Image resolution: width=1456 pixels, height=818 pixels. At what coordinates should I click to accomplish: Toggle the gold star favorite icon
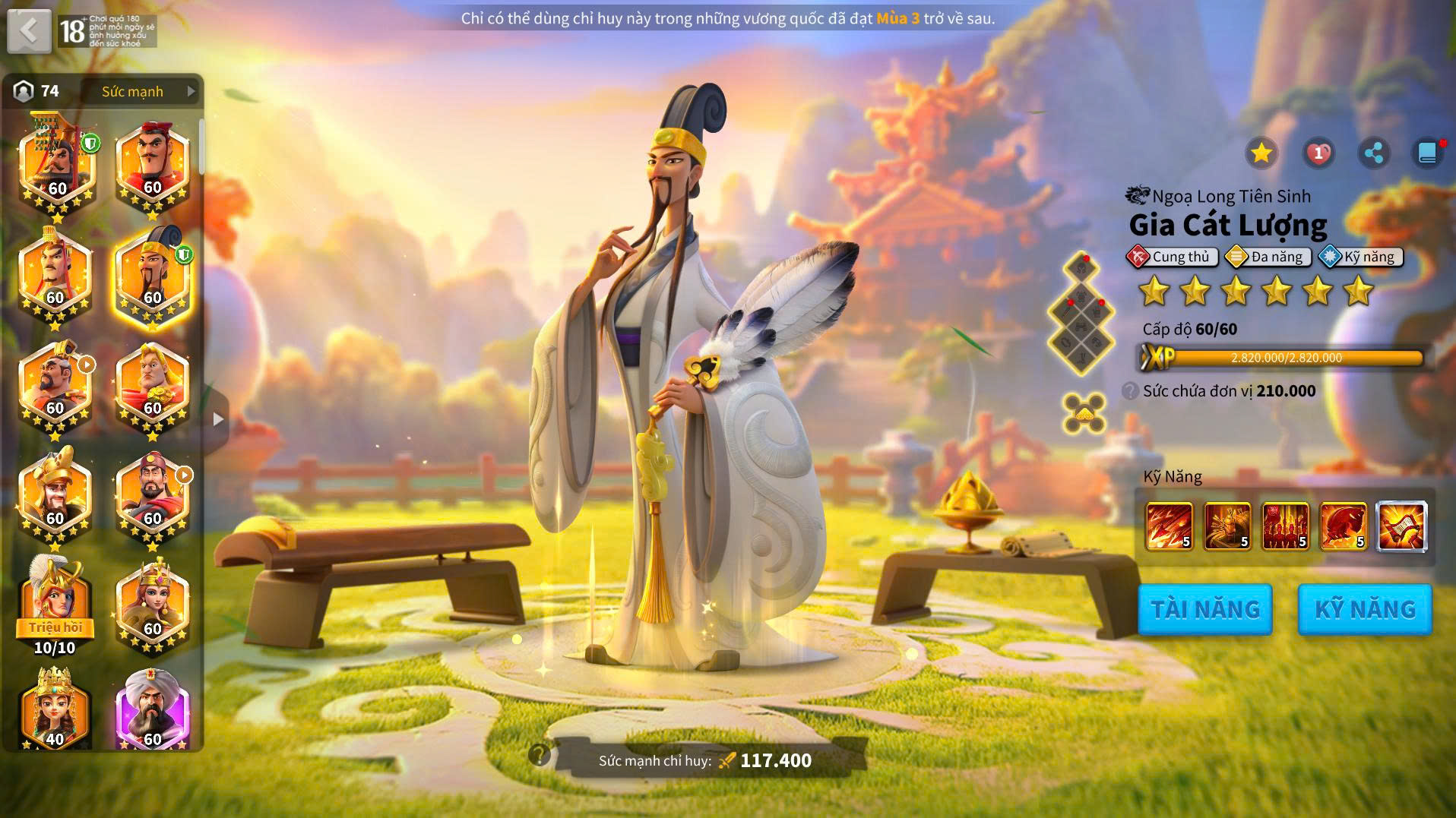pyautogui.click(x=1261, y=153)
